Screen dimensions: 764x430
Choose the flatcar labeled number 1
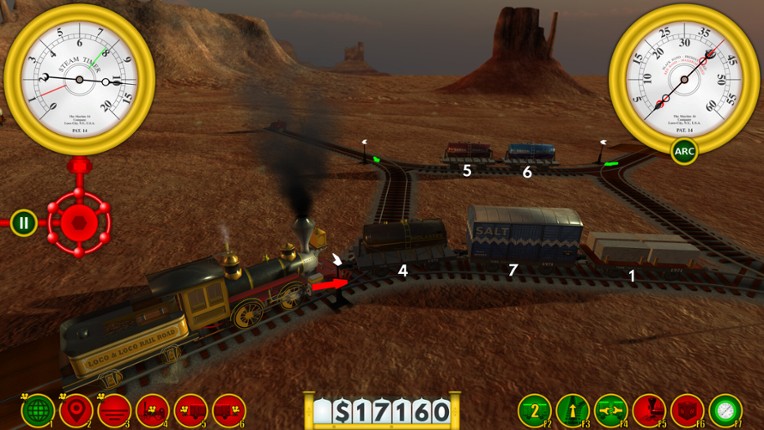click(x=632, y=252)
